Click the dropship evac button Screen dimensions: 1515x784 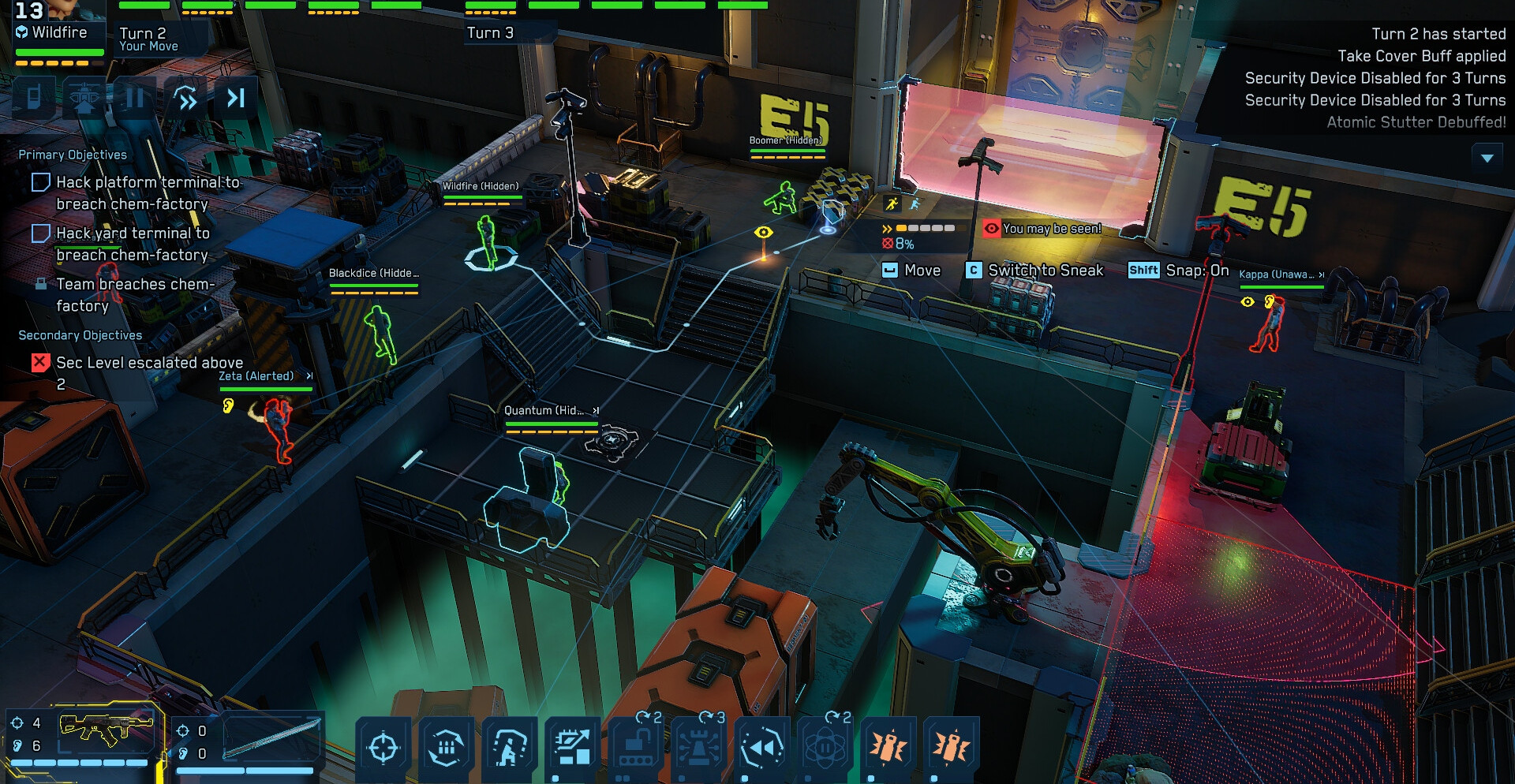pyautogui.click(x=84, y=98)
